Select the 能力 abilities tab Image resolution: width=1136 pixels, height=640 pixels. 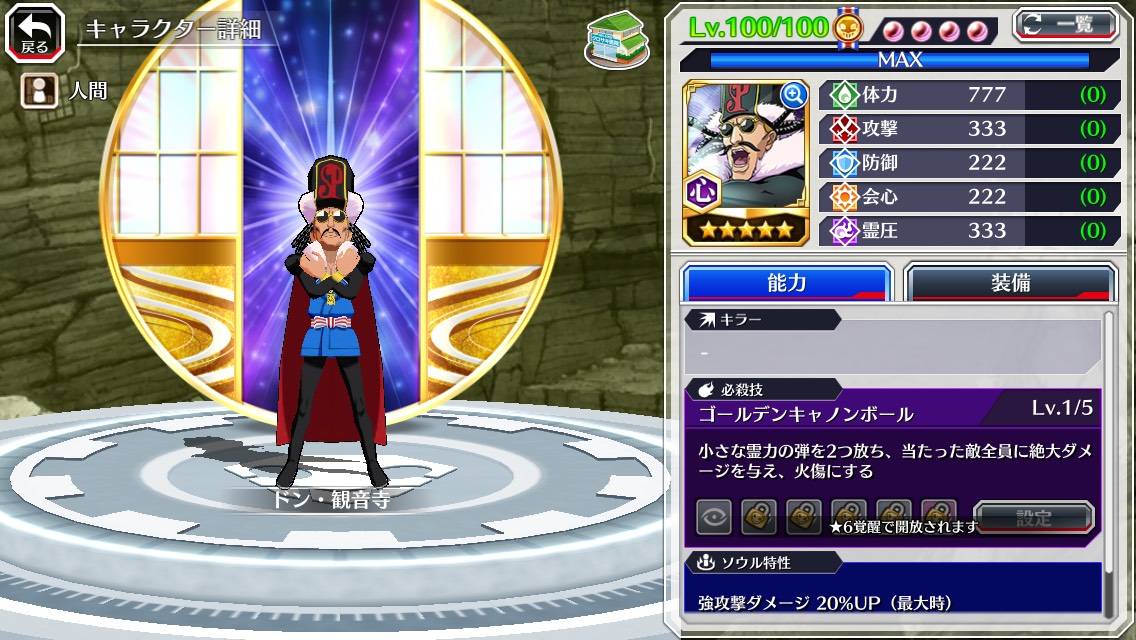click(786, 283)
